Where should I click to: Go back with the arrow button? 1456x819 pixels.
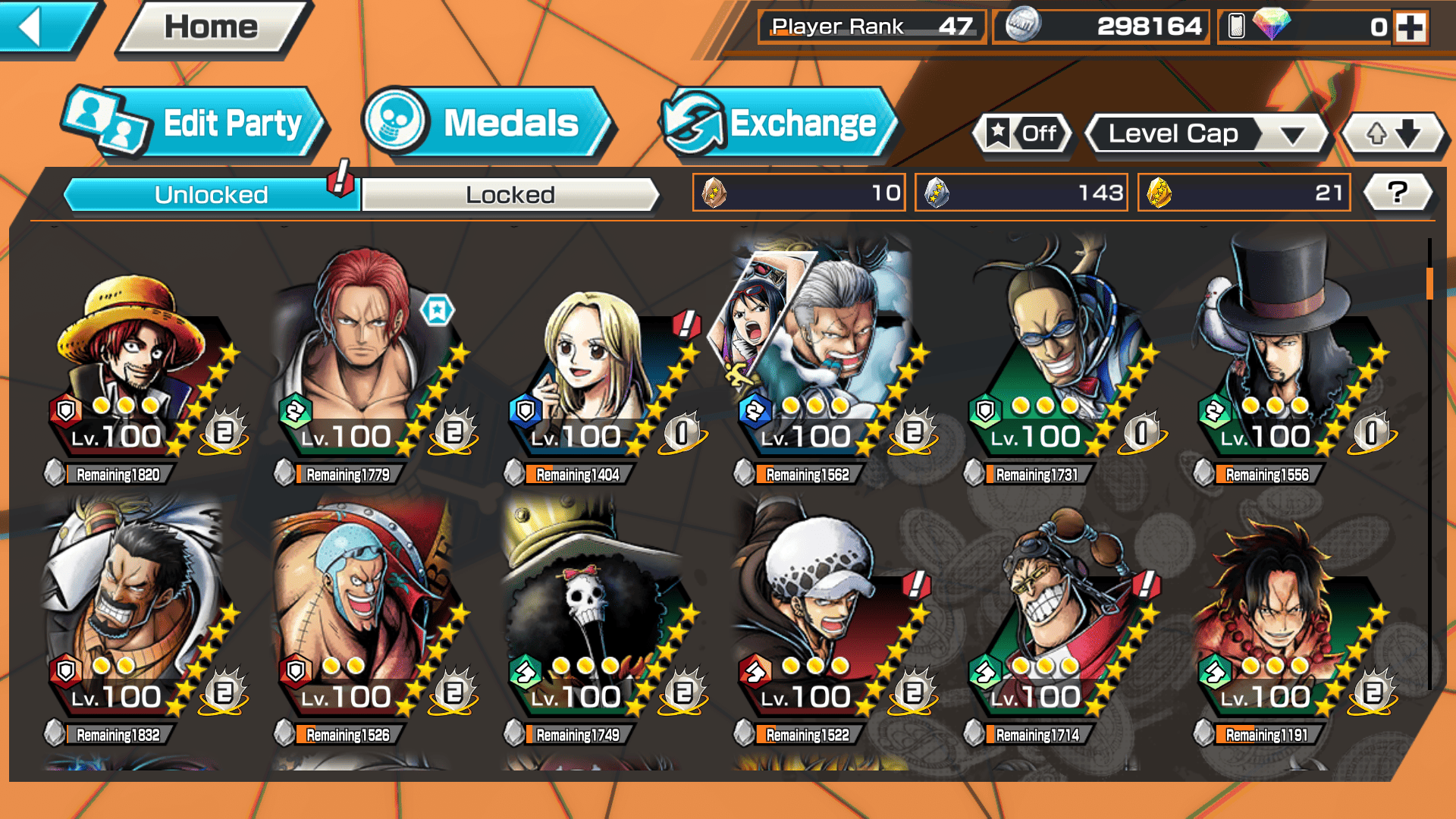[x=42, y=28]
